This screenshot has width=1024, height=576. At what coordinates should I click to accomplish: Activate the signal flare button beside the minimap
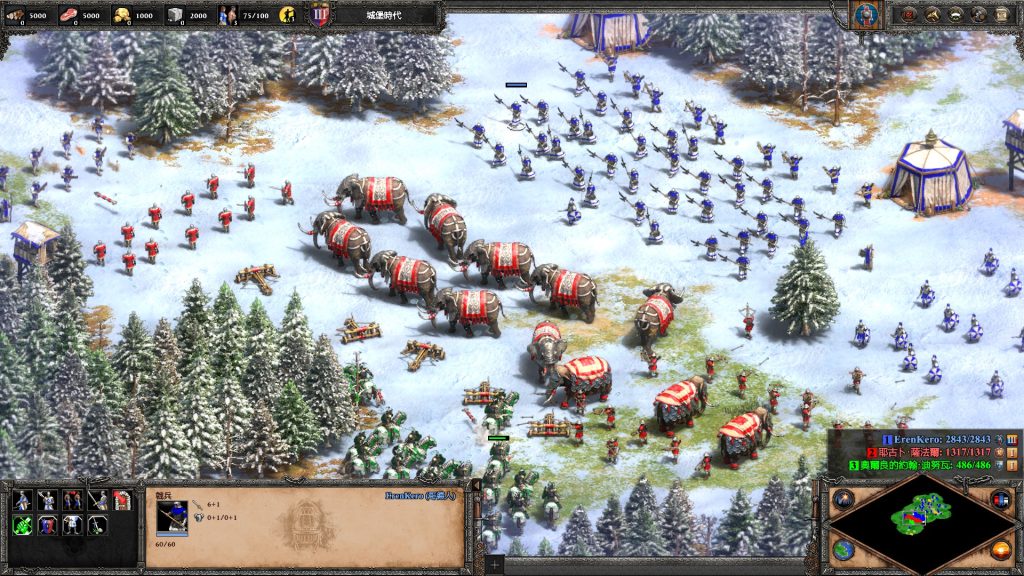842,499
